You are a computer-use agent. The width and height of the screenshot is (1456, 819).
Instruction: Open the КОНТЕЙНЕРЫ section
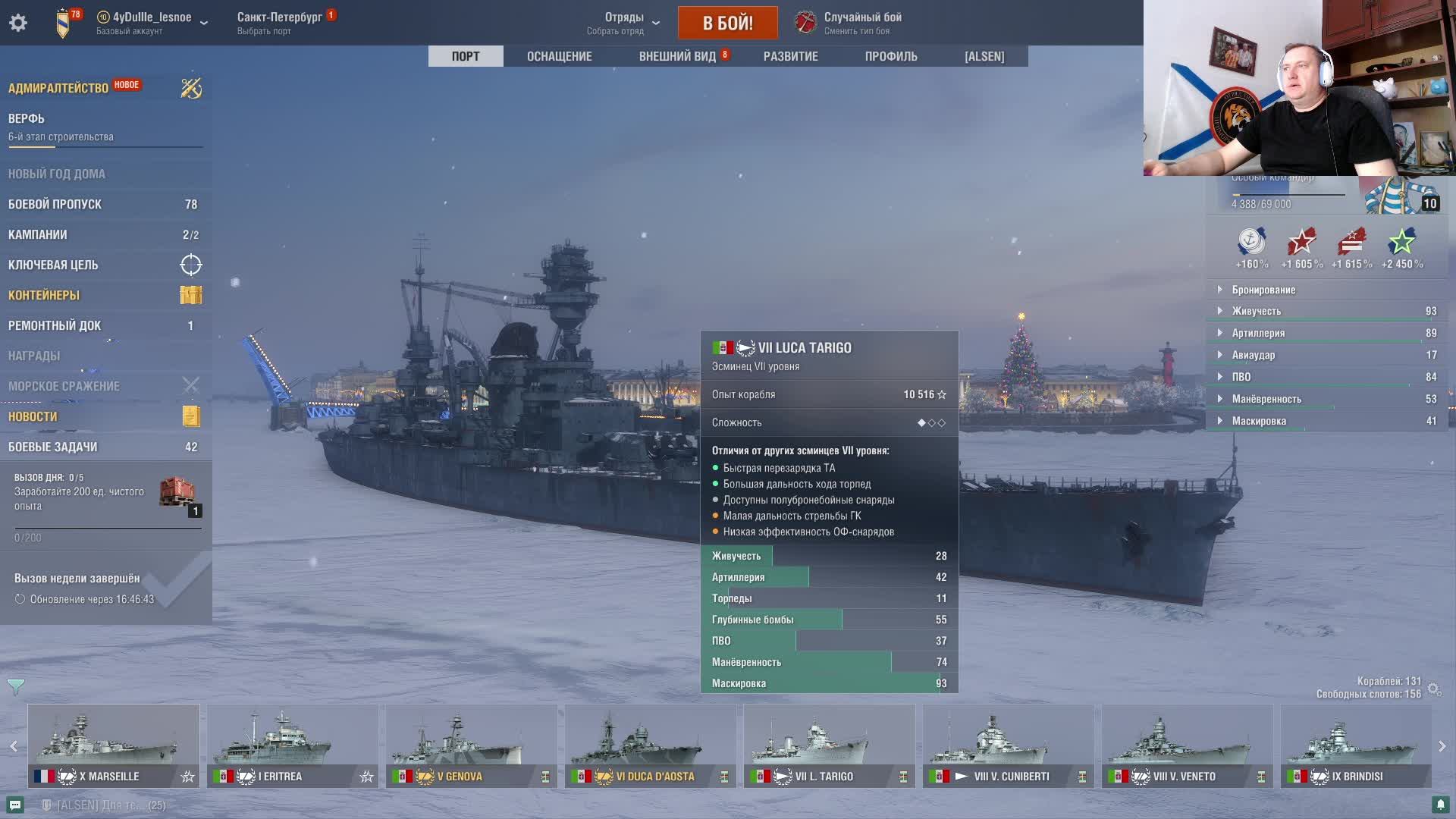(x=44, y=295)
